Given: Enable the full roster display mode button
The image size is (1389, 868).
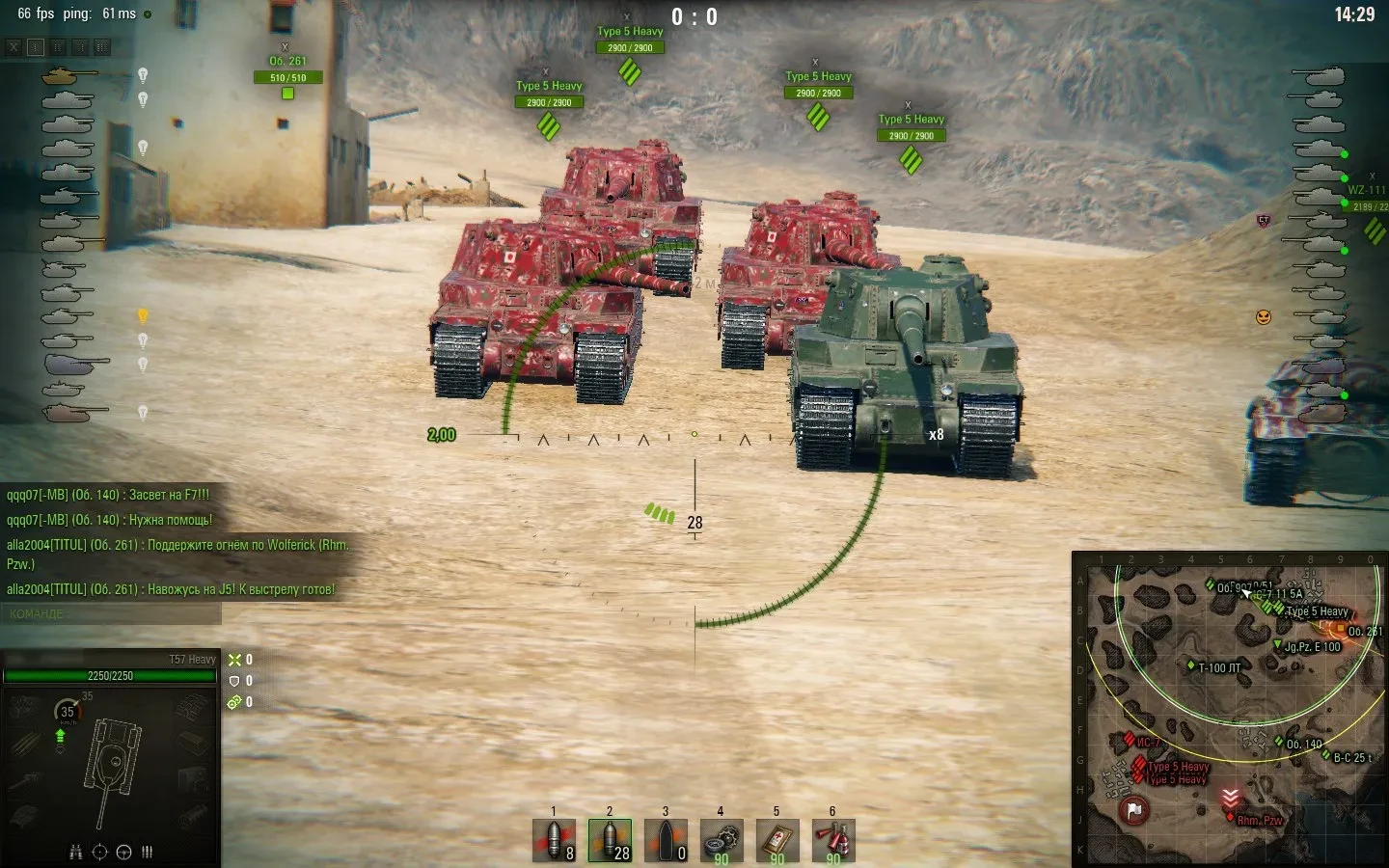Looking at the screenshot, I should coord(102,46).
